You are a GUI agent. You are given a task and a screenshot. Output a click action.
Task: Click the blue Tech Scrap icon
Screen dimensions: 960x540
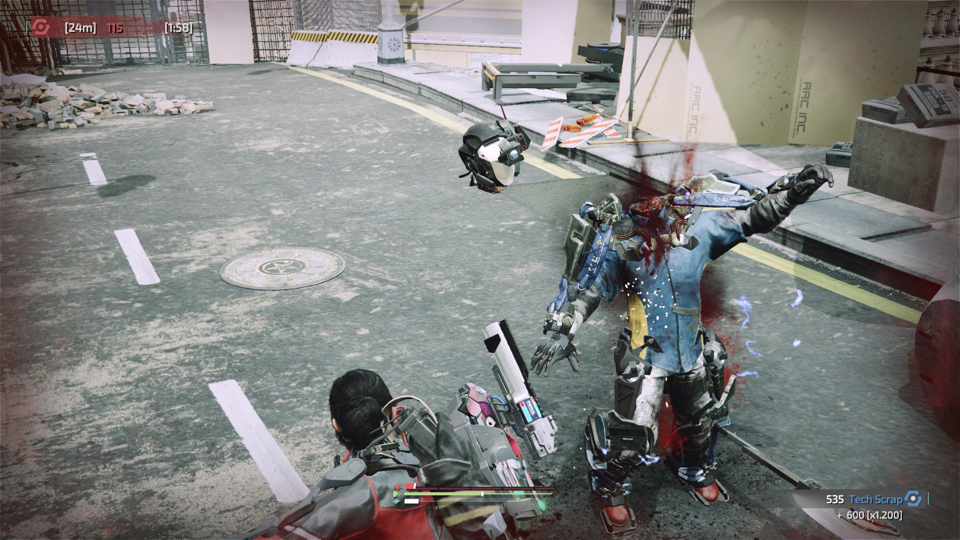click(x=912, y=498)
